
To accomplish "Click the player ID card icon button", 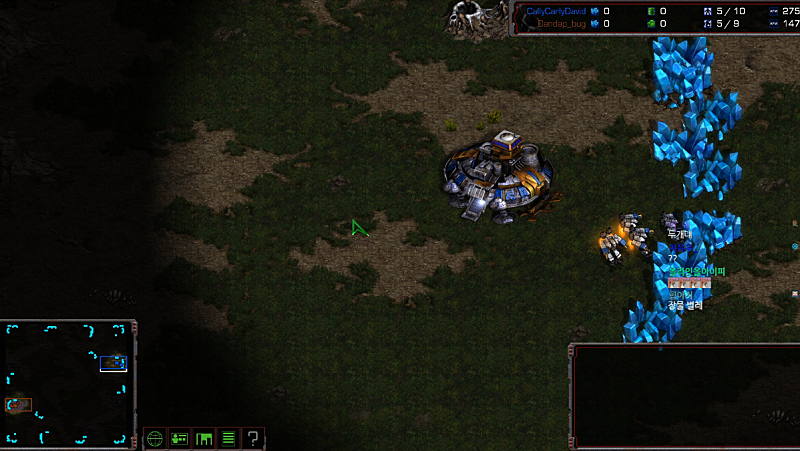I will (180, 438).
